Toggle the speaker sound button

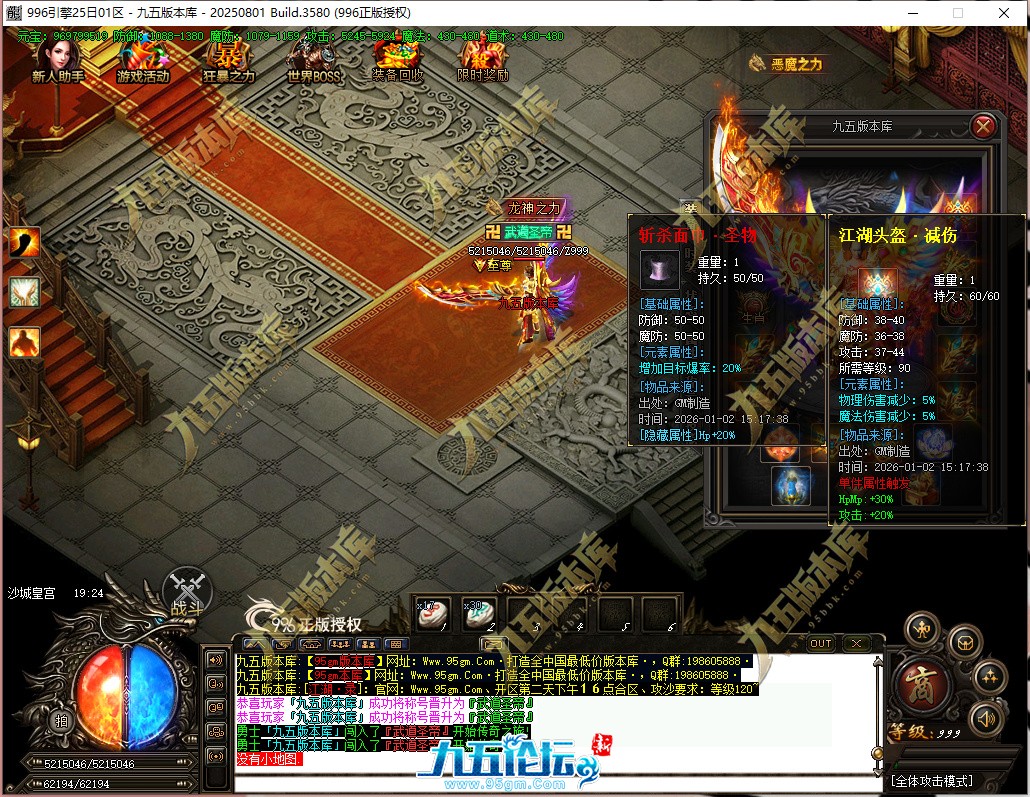[985, 717]
